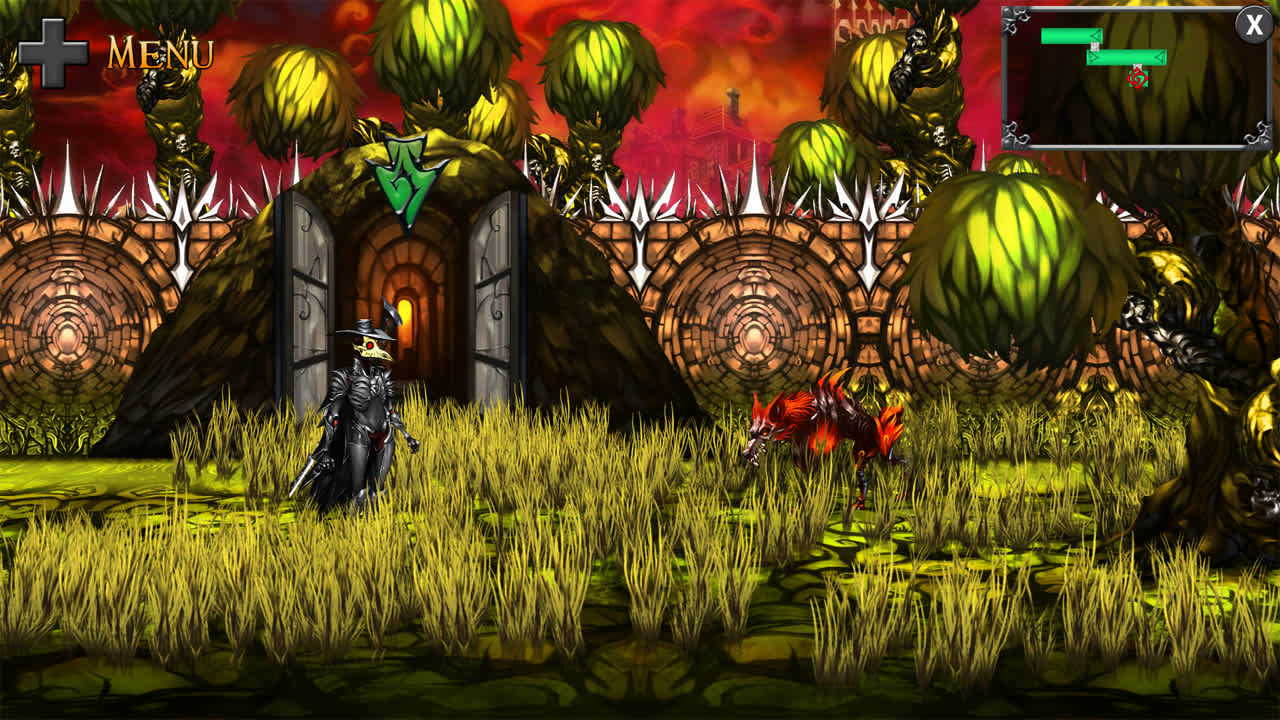Click the right triangle arrow in the lower minimap room

[x=1158, y=57]
